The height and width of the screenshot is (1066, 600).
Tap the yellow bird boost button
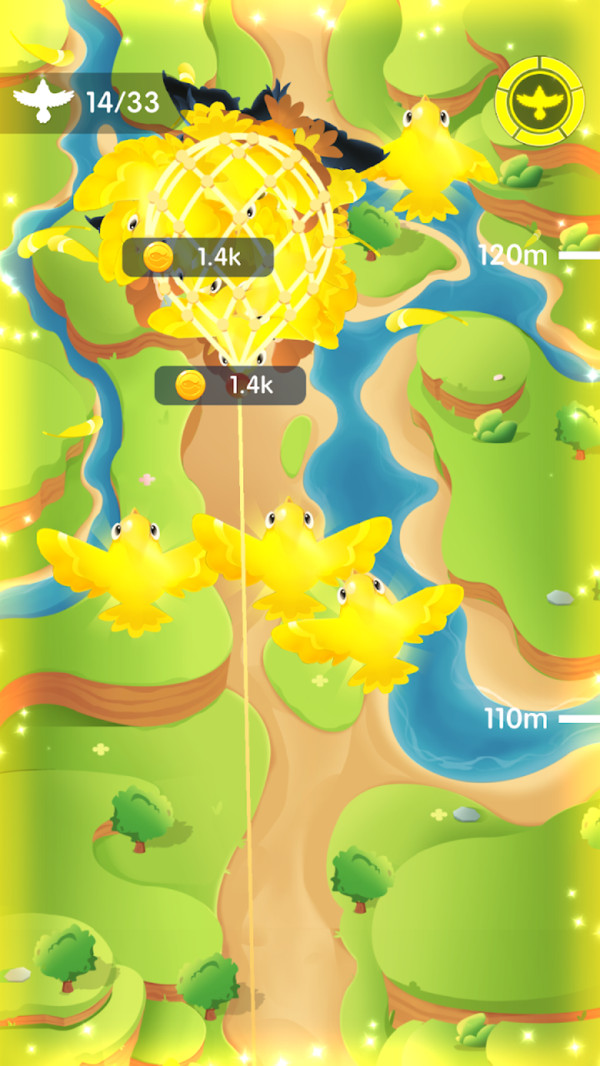pos(540,101)
